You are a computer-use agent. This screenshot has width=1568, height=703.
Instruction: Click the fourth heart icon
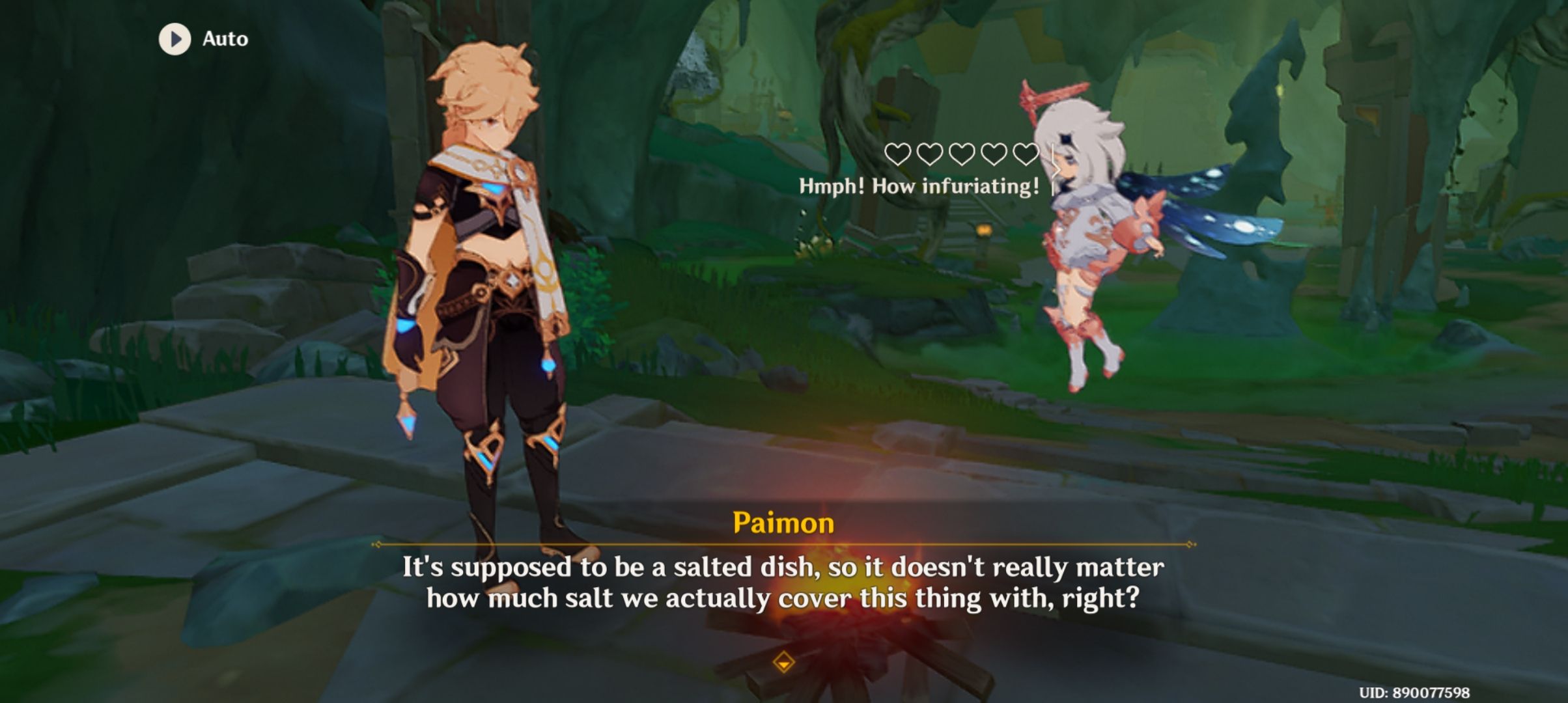coord(994,155)
